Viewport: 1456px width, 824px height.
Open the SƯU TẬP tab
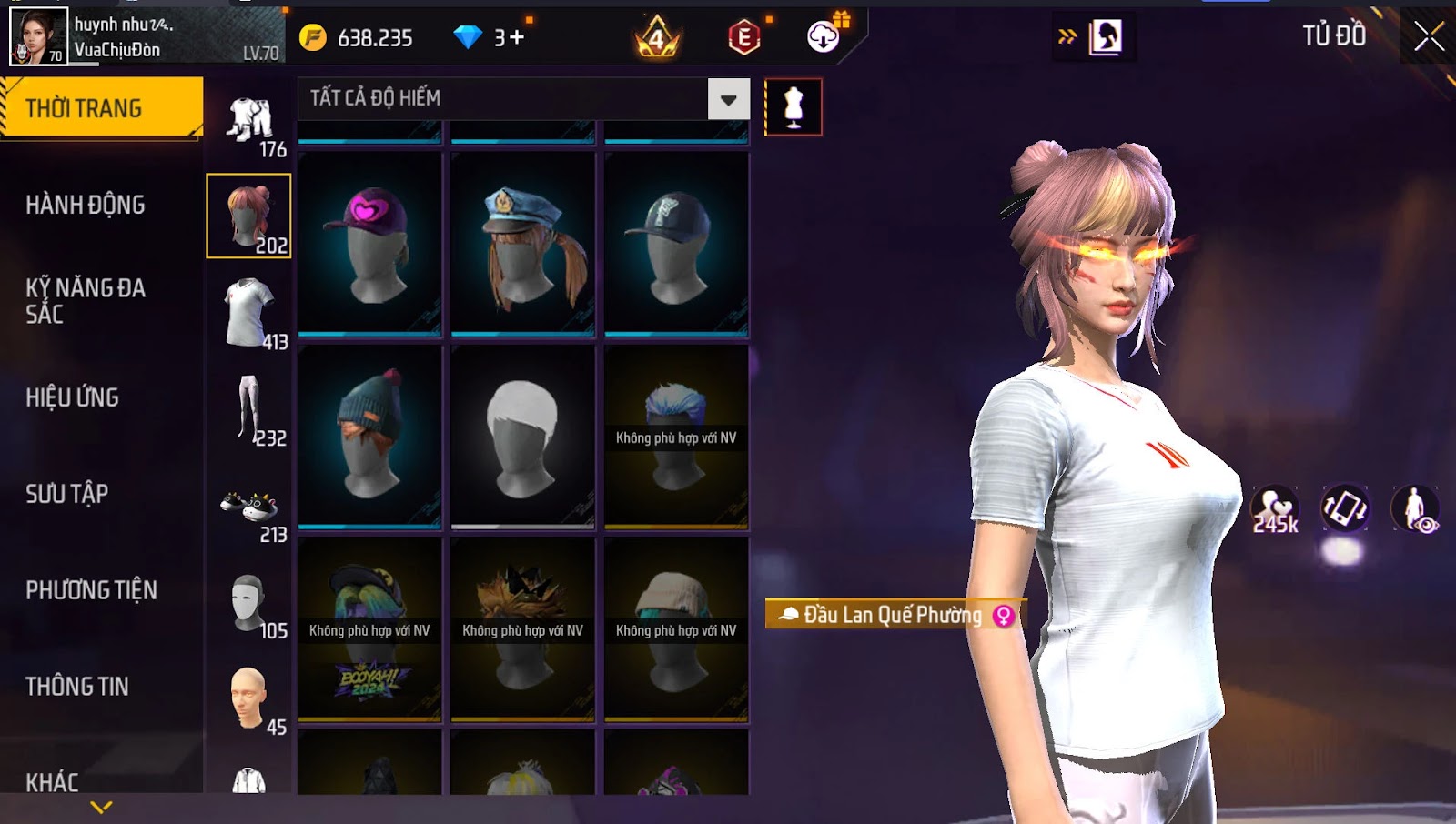tap(67, 494)
